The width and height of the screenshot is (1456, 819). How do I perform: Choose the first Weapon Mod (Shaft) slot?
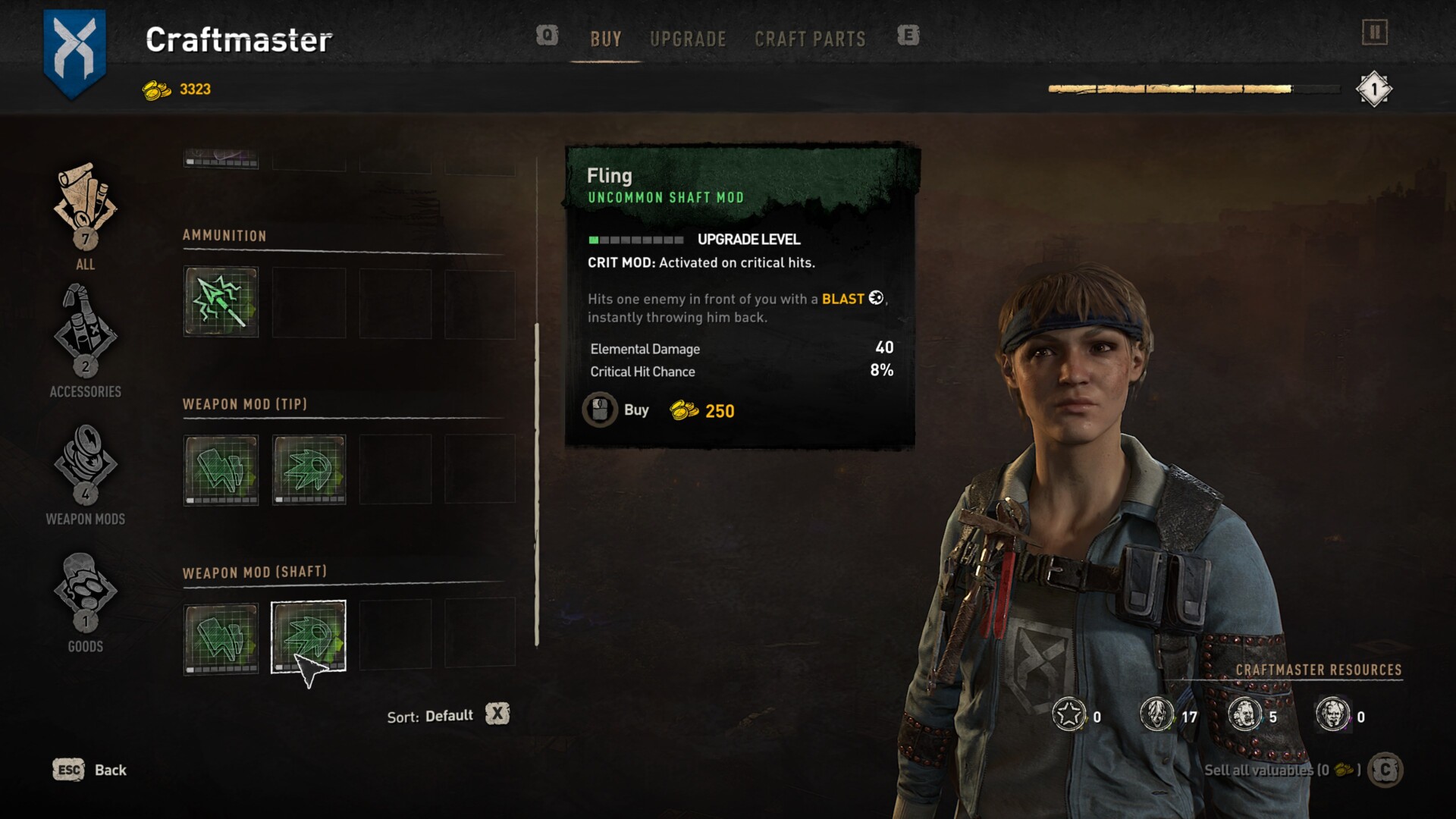(x=221, y=638)
